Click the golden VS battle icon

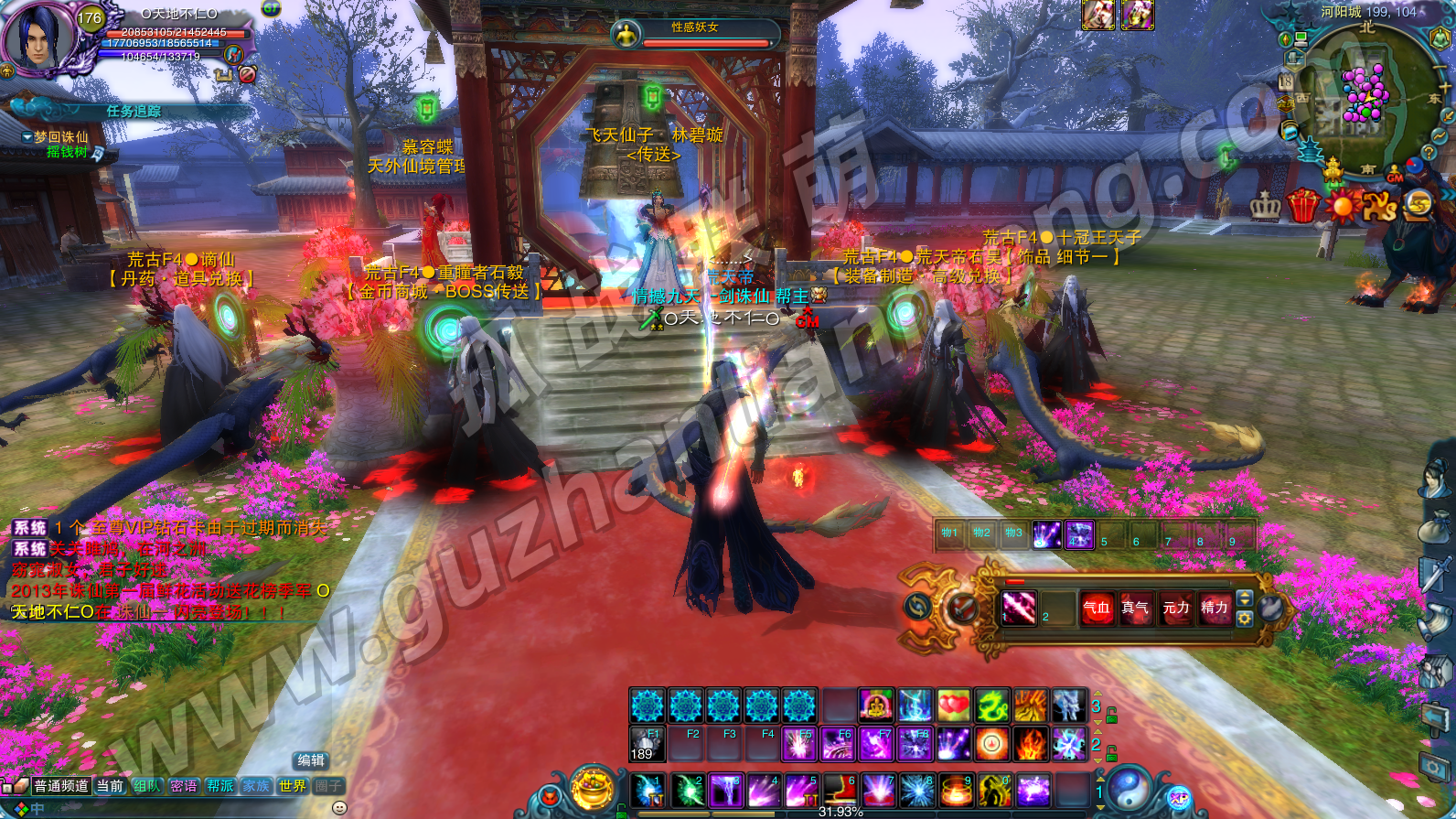tap(1379, 206)
